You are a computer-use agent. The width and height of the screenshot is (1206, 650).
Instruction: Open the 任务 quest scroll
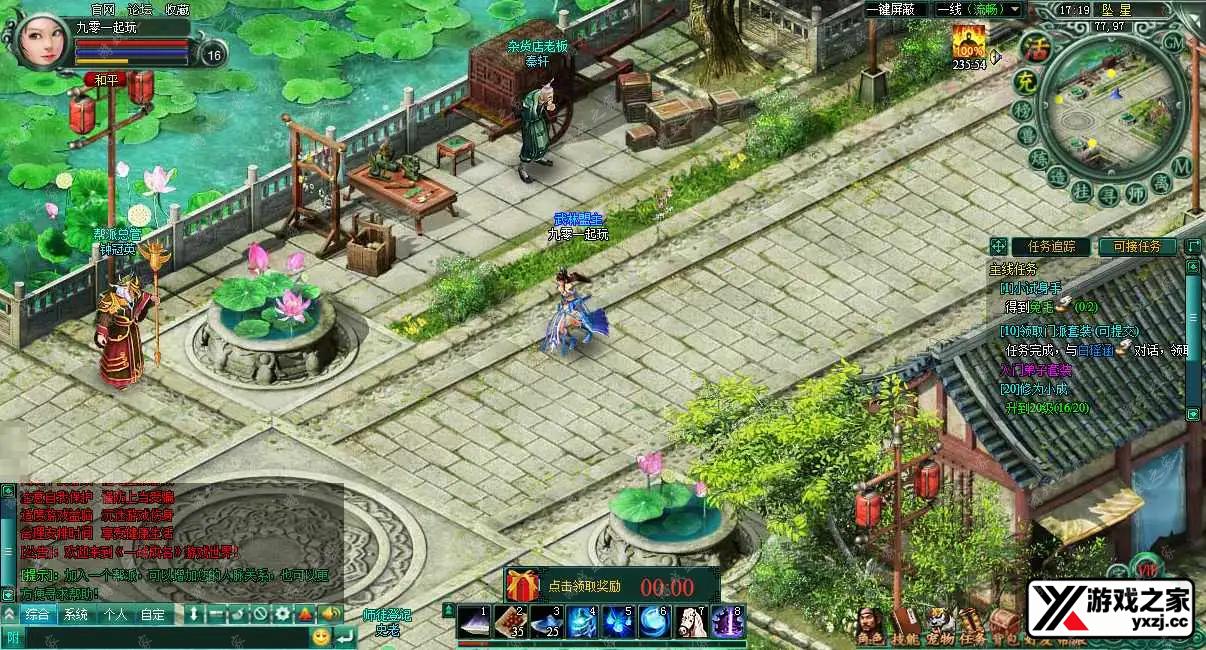[x=971, y=623]
